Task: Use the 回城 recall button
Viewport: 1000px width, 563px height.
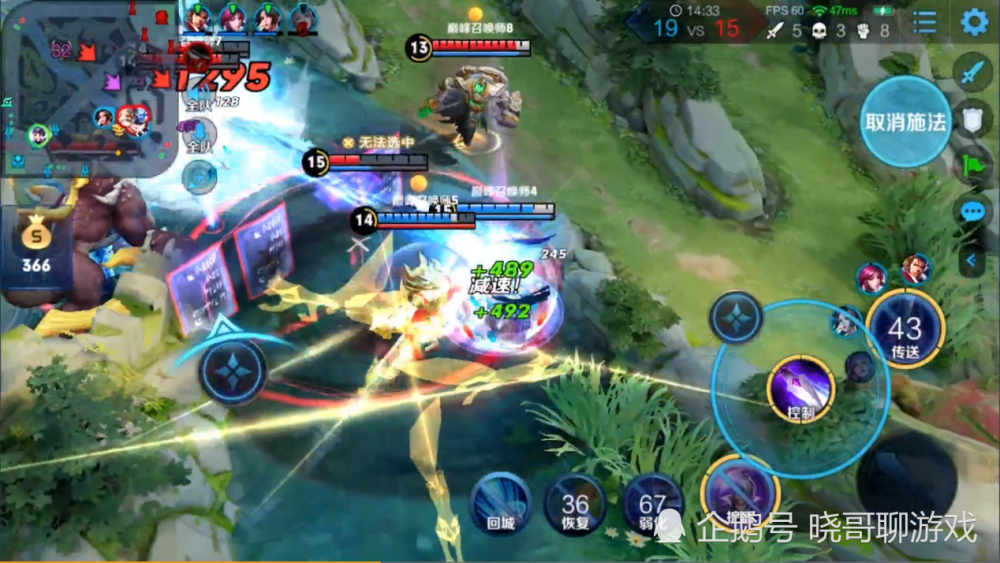Action: coord(500,502)
